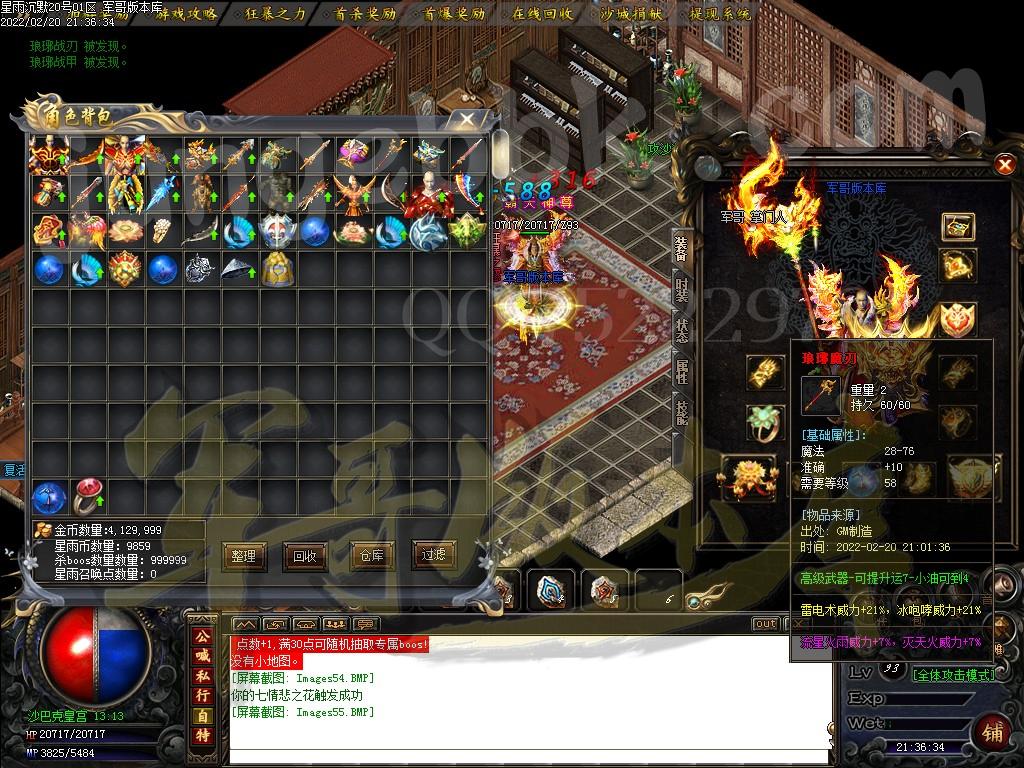Image resolution: width=1024 pixels, height=768 pixels.
Task: Open the 提现系统 withdrawal menu
Action: tap(721, 14)
